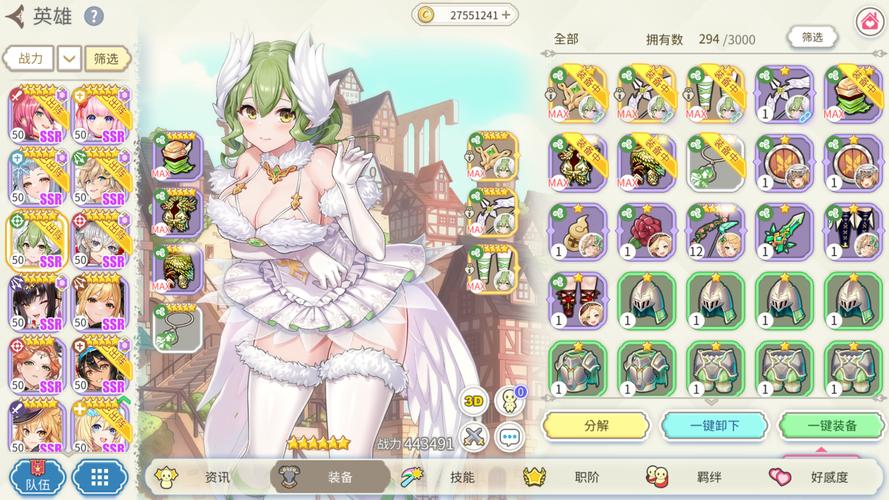The width and height of the screenshot is (889, 500).
Task: Activate 一键装备 auto-equip
Action: (x=830, y=425)
